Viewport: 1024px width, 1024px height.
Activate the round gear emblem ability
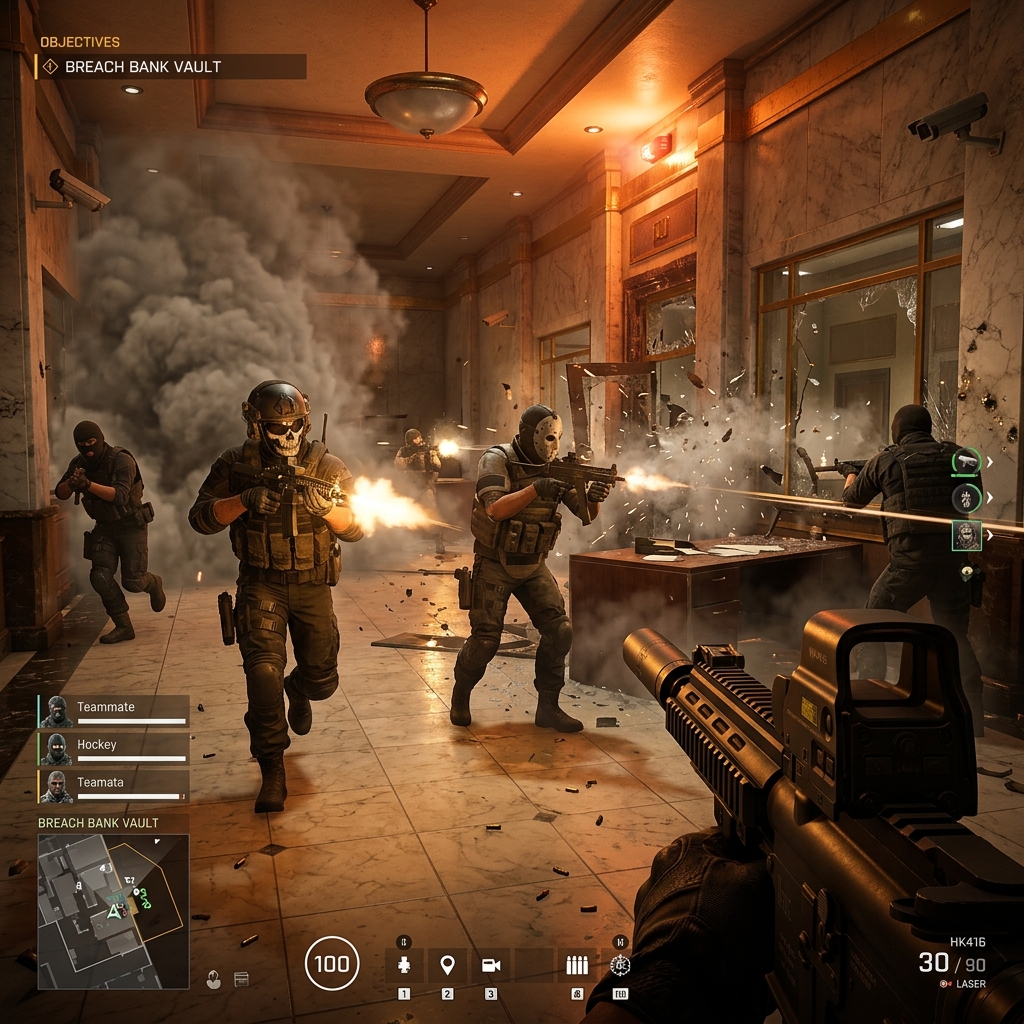(x=620, y=965)
